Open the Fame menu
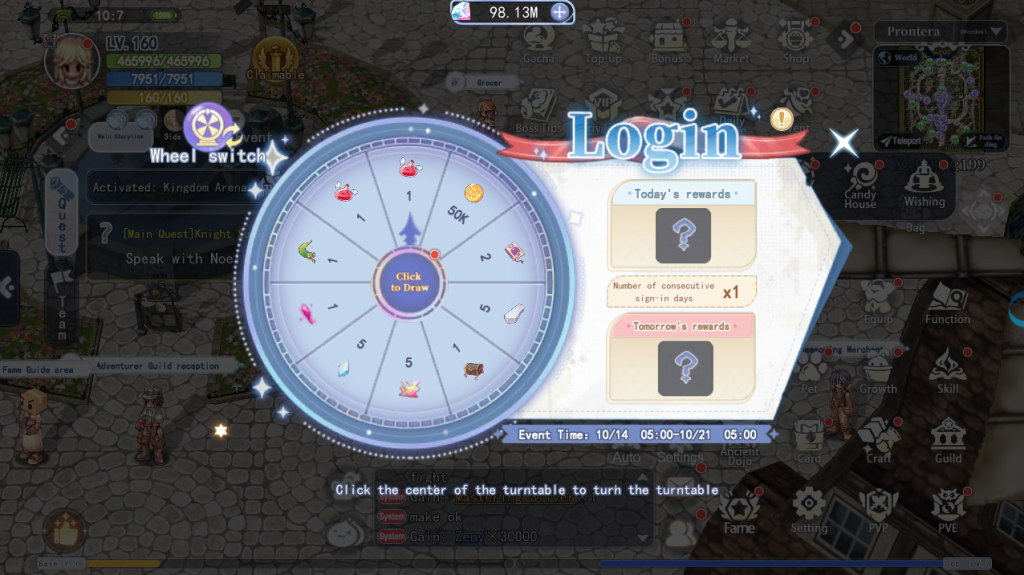The width and height of the screenshot is (1024, 575). click(x=739, y=508)
